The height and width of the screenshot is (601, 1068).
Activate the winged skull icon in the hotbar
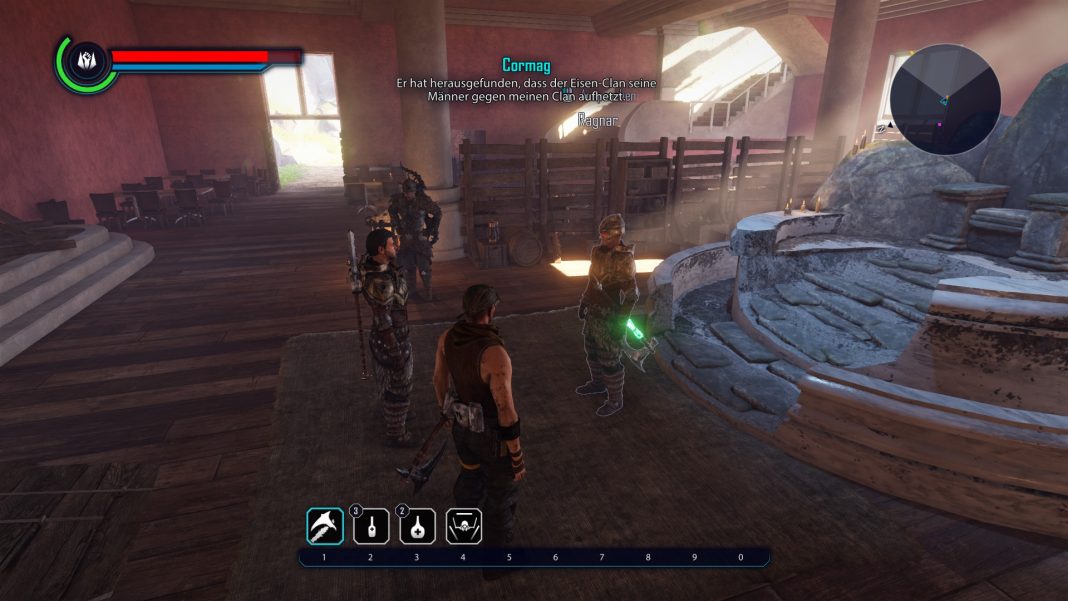click(463, 526)
